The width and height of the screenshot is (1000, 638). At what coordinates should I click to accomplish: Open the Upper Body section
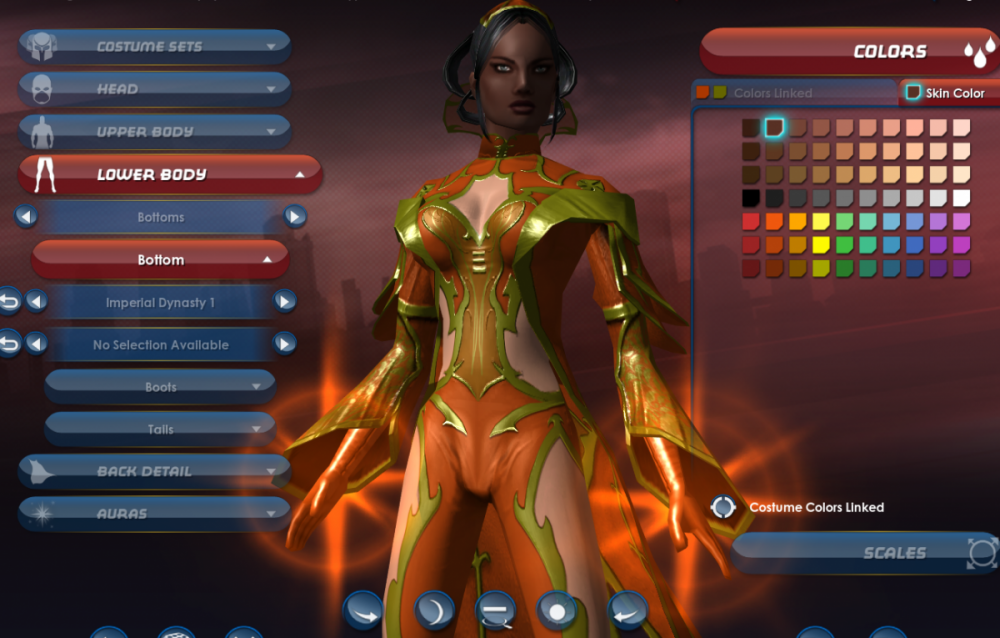coord(155,132)
